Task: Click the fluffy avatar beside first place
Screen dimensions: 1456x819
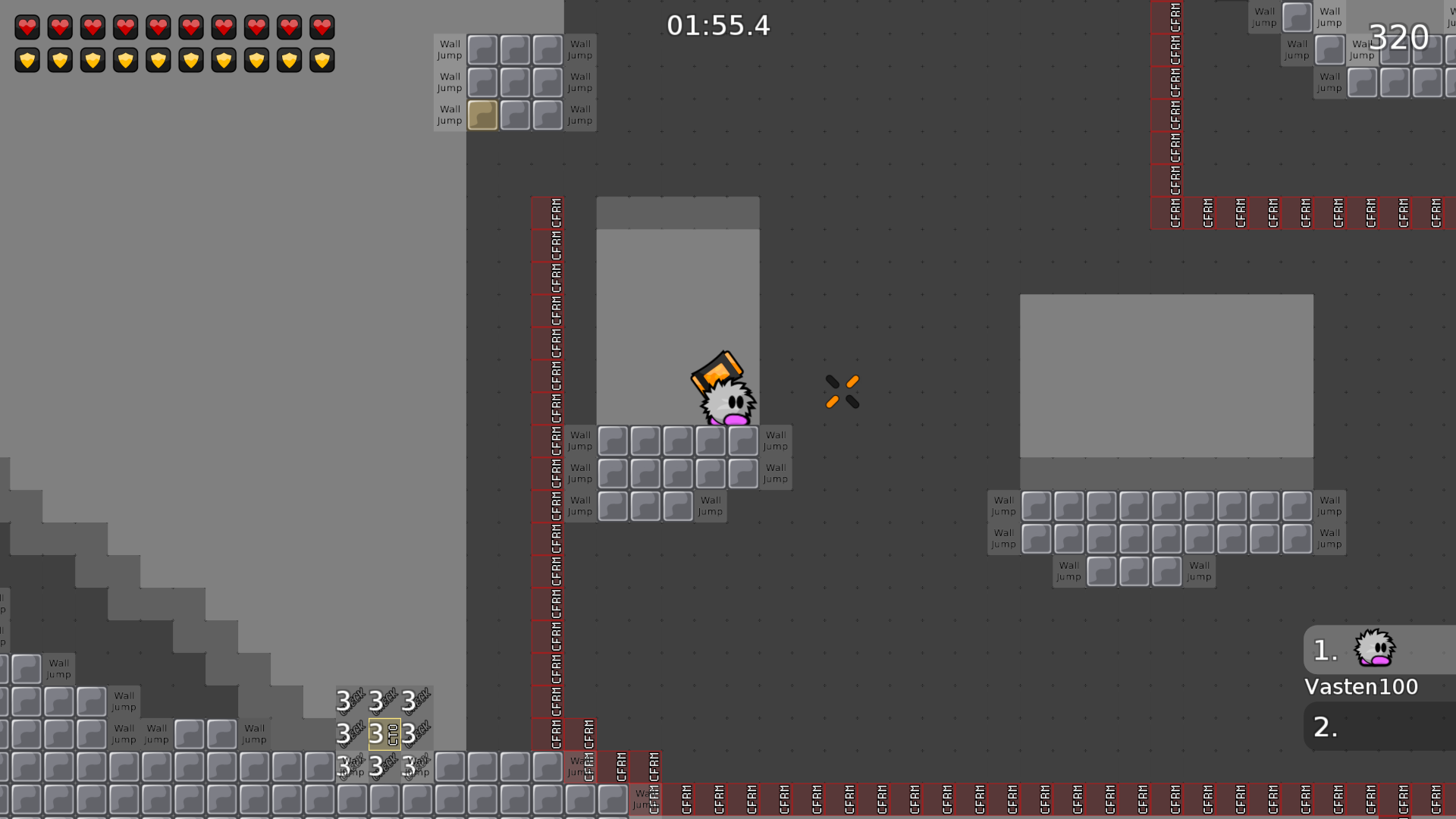Action: 1374,650
